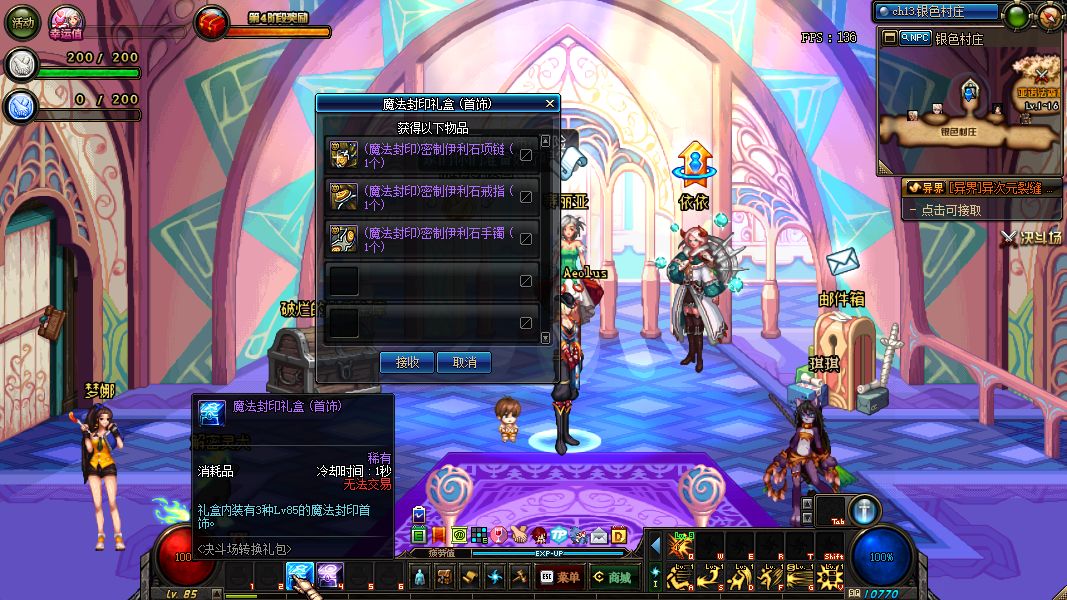Select the purple swirl hotbar item
1067x600 pixels.
(330, 575)
